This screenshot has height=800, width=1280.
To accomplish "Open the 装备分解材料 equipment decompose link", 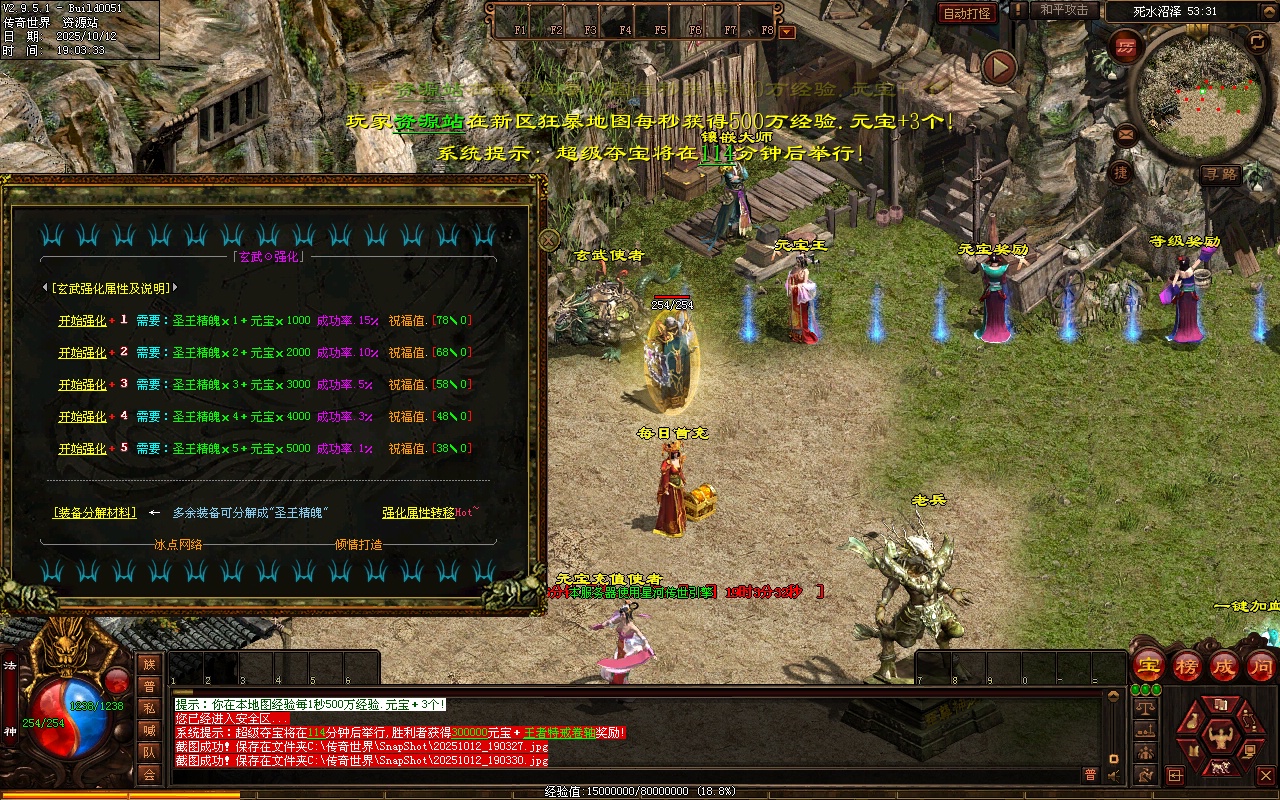I will (94, 513).
